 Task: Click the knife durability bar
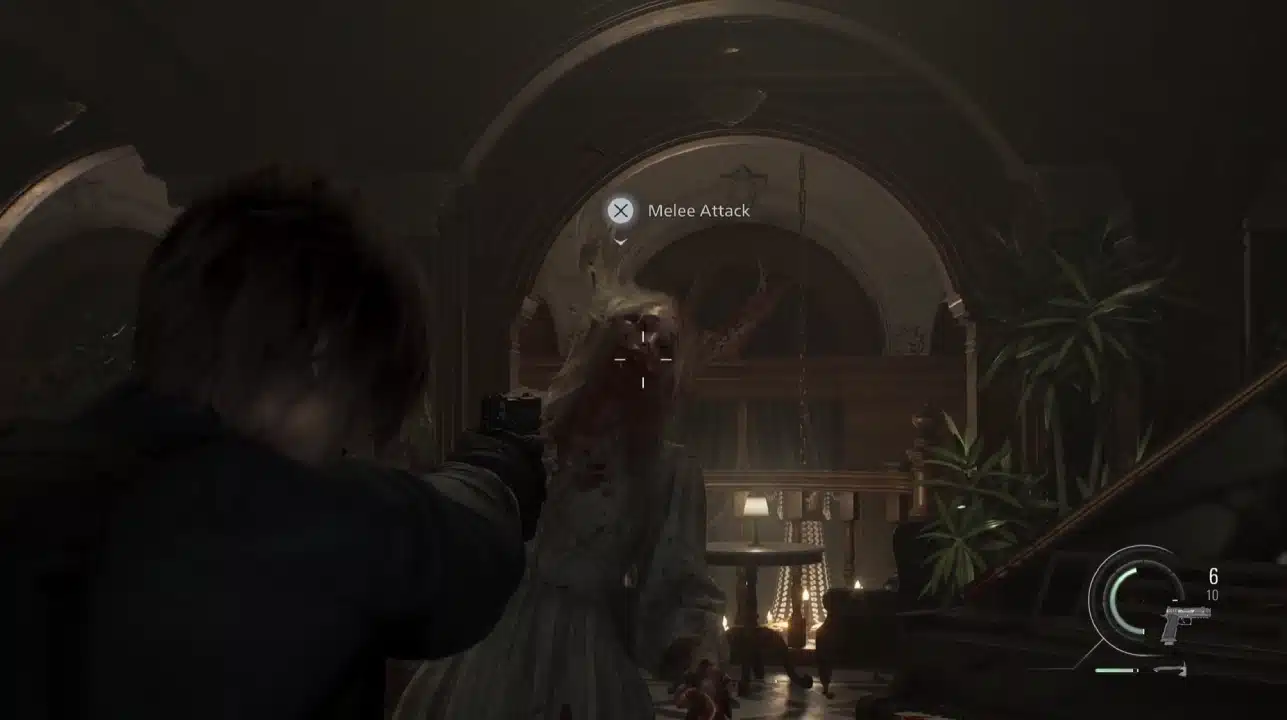[x=1115, y=670]
